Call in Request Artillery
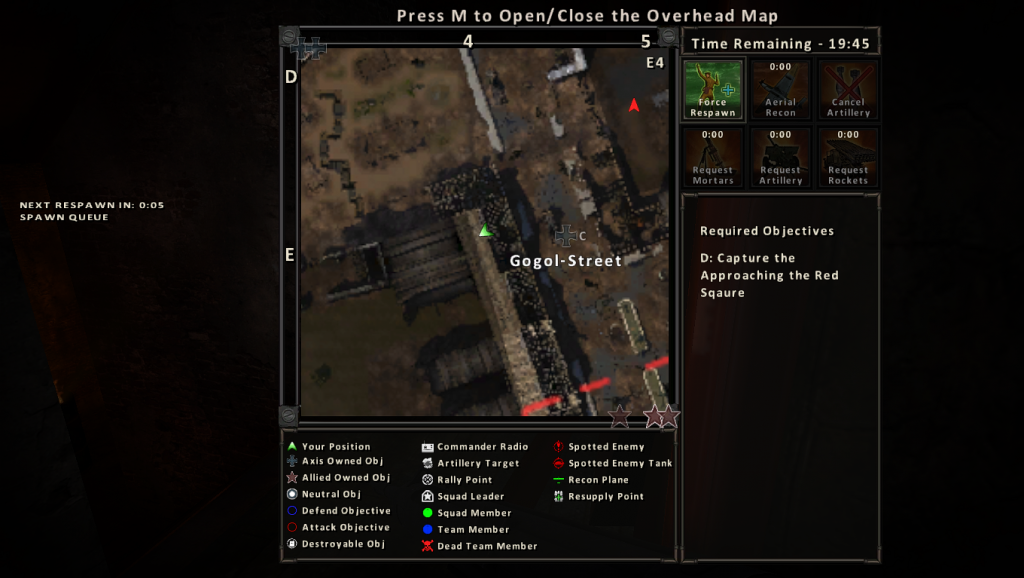 pyautogui.click(x=780, y=157)
